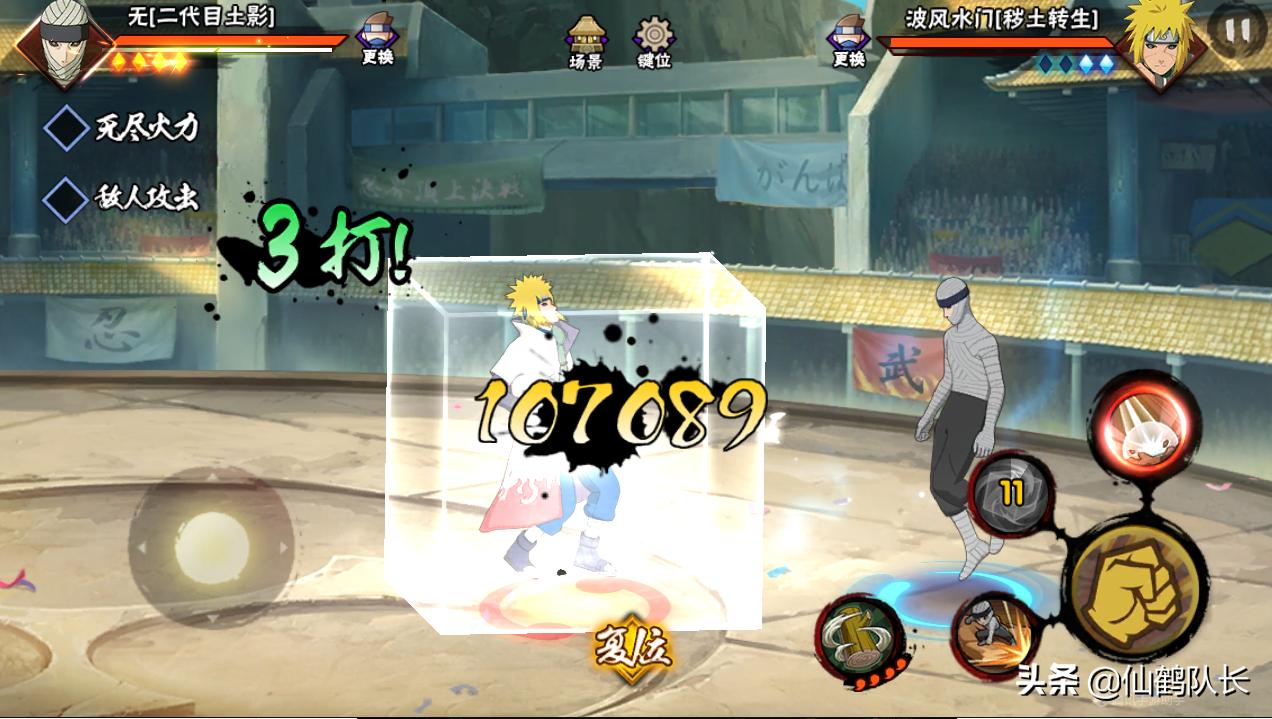Swap the right opponent's ninja via 更换
The image size is (1272, 719).
tap(848, 38)
